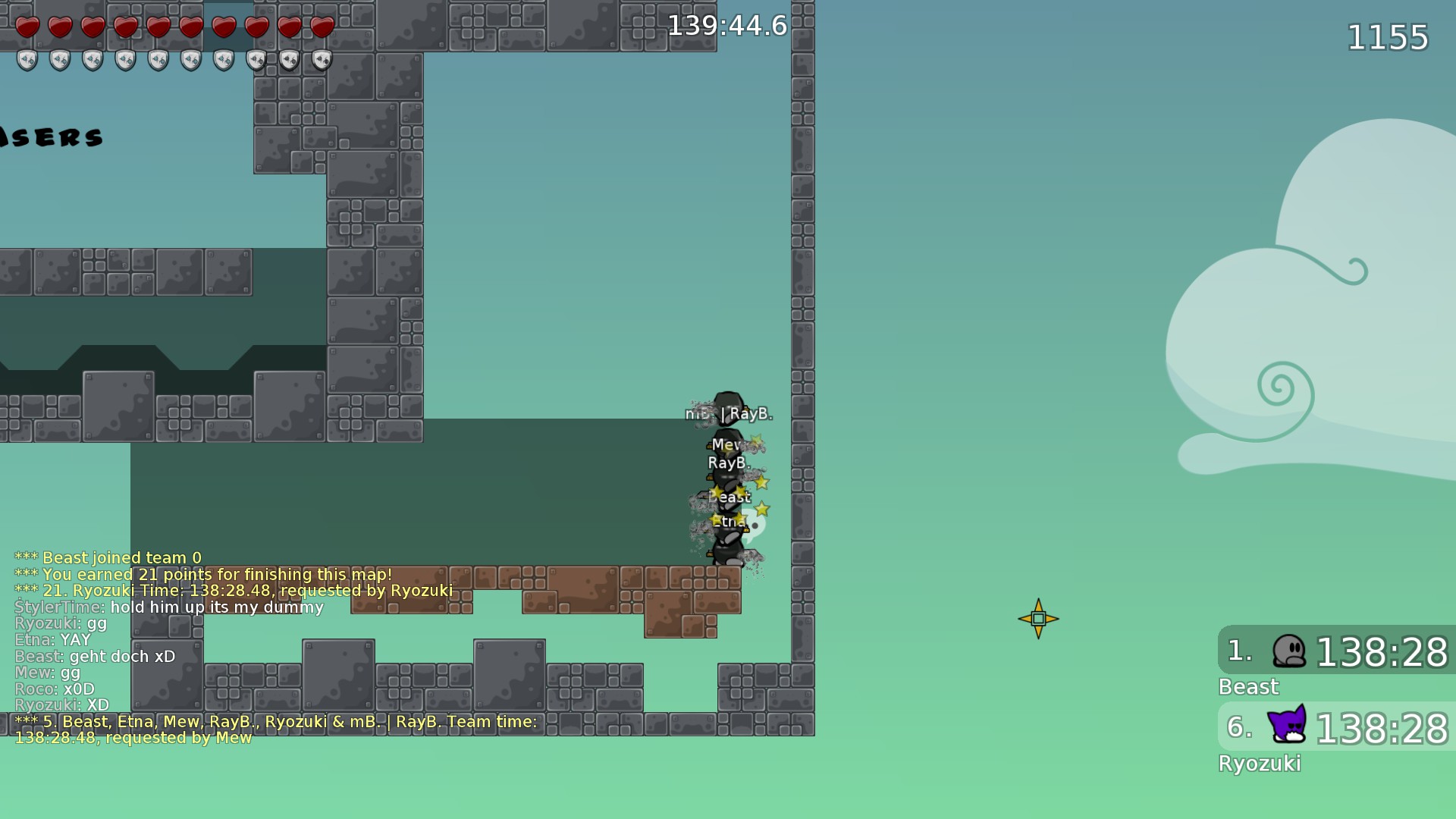Click the race timer showing 139:44.6
Viewport: 1456px width, 819px height.
pos(728,25)
